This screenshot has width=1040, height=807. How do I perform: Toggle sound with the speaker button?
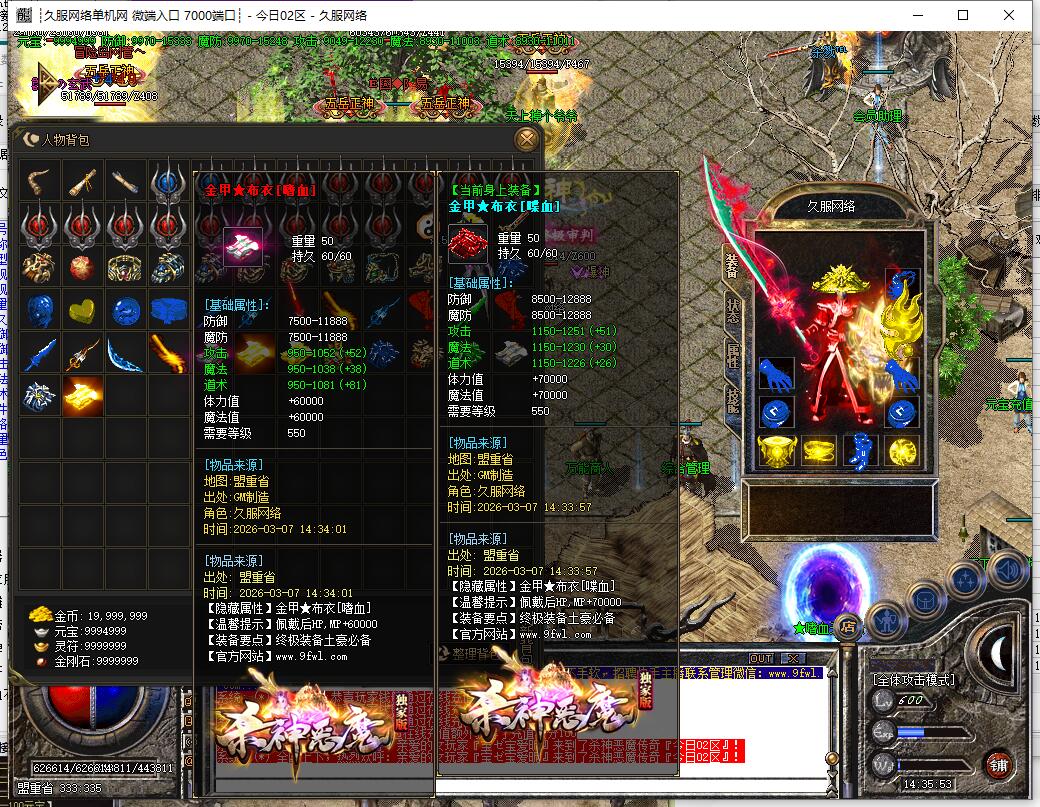(x=1008, y=570)
